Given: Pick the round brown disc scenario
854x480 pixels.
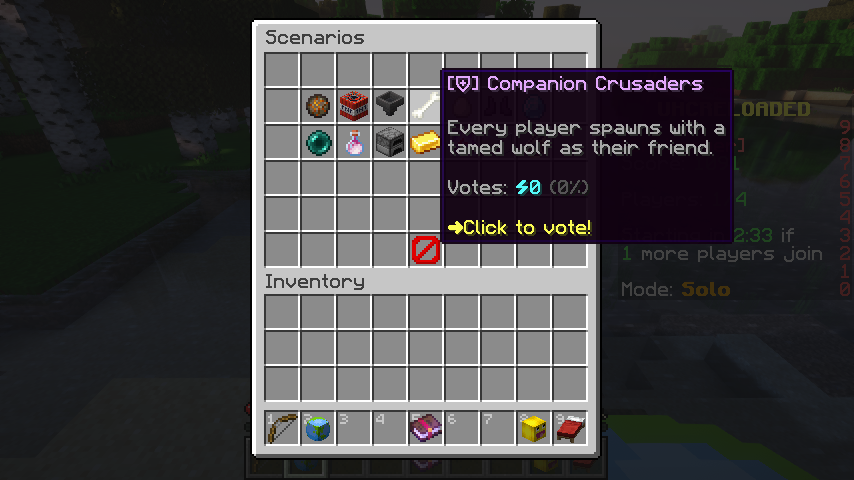Looking at the screenshot, I should click(x=318, y=105).
